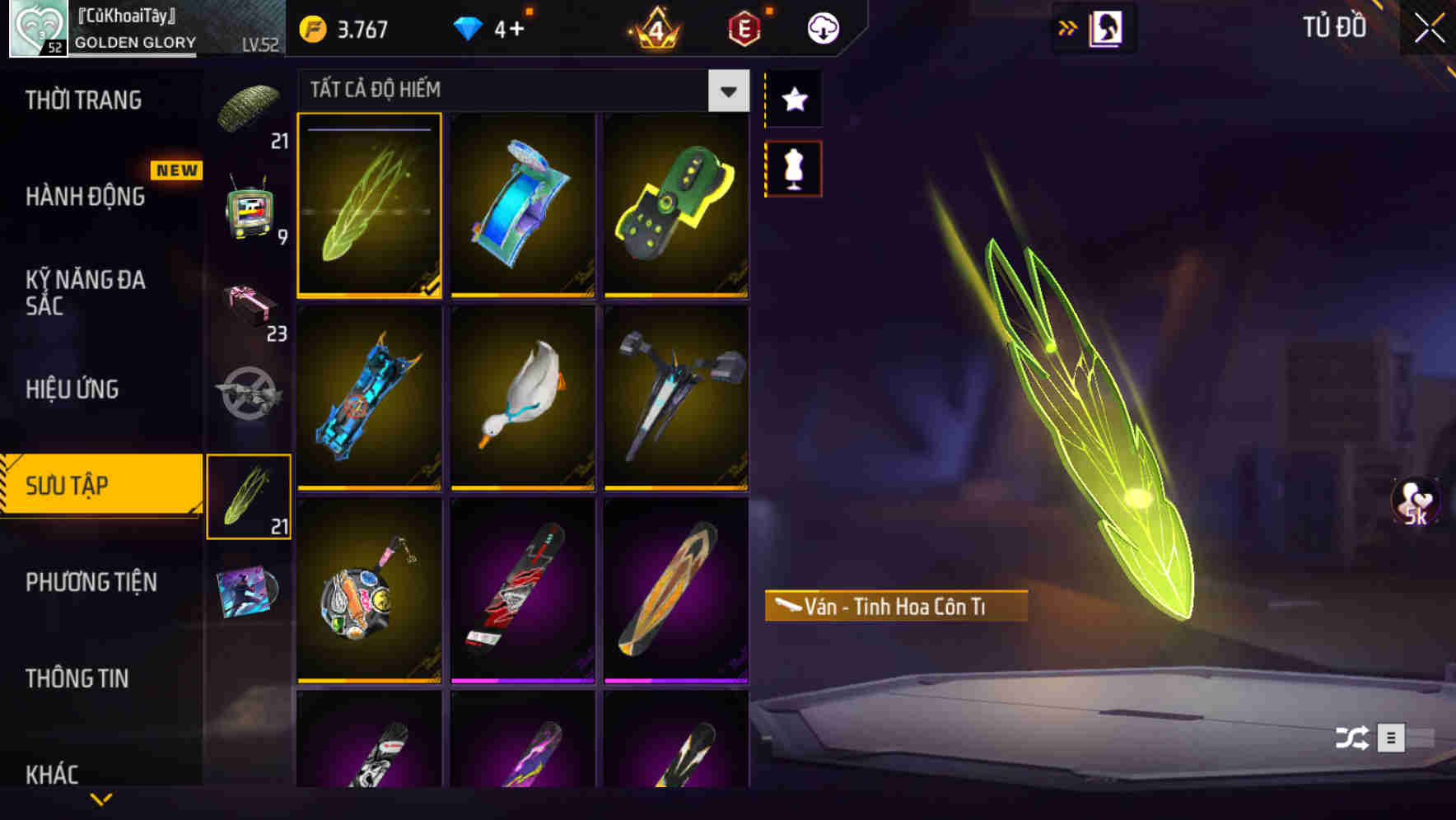The width and height of the screenshot is (1456, 820).
Task: Toggle the star favorites filter
Action: tap(793, 100)
